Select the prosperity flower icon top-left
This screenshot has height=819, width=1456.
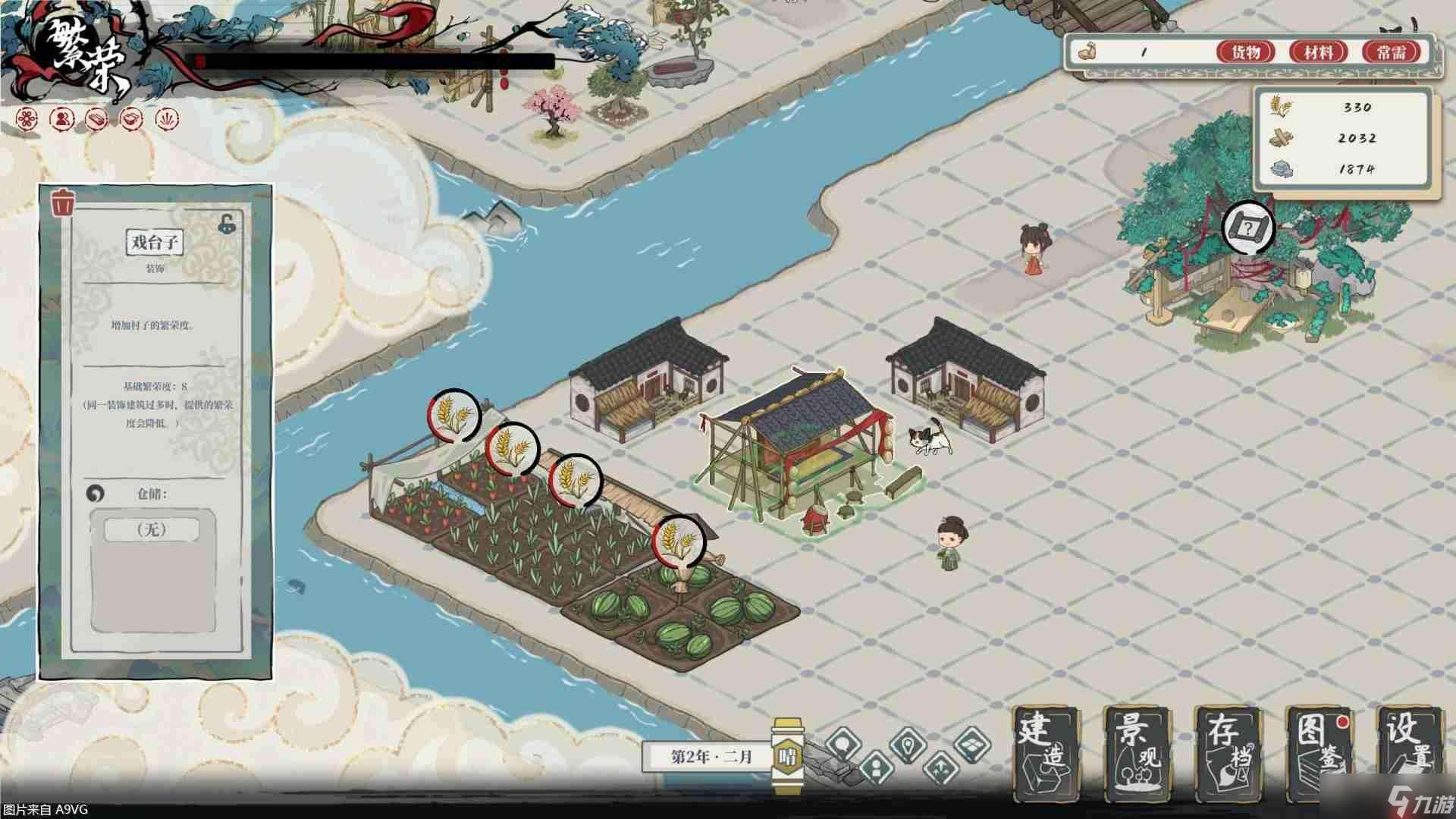(x=27, y=119)
